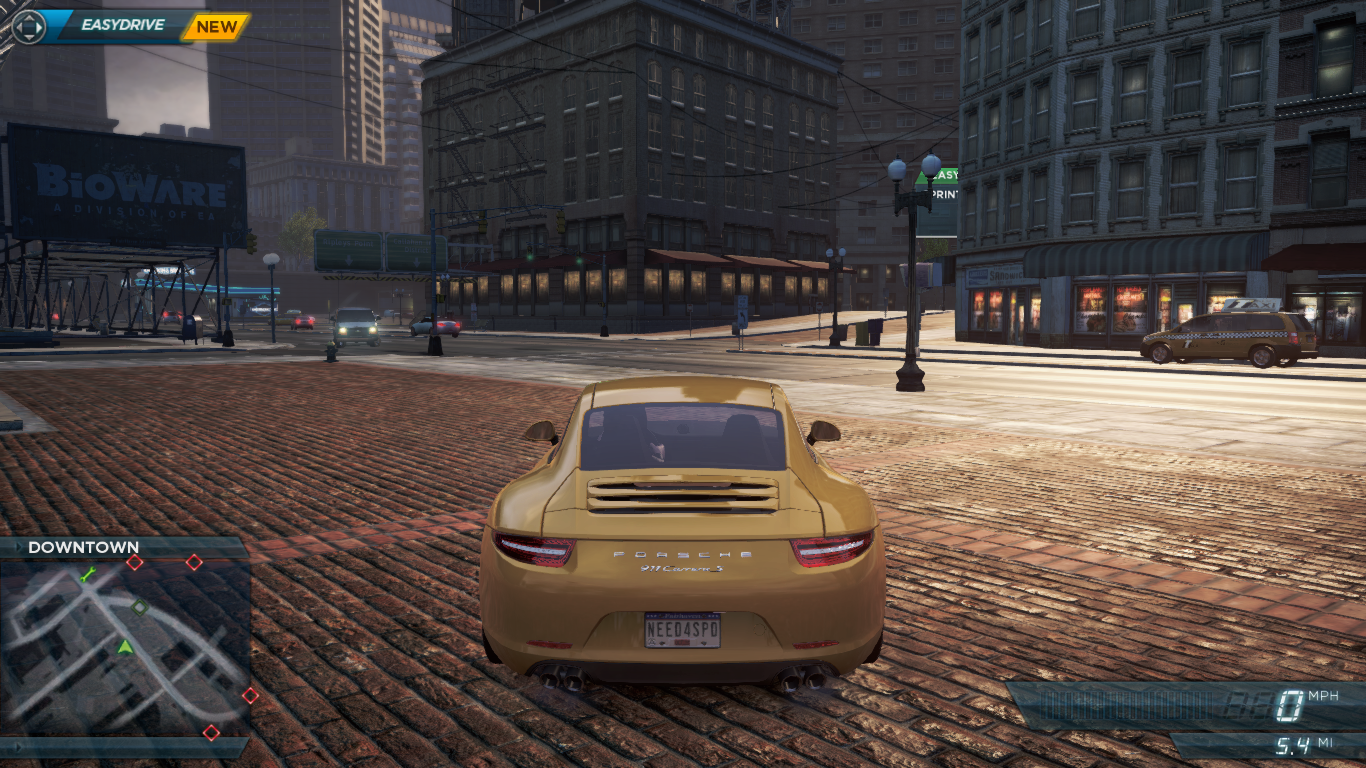The image size is (1366, 768).
Task: Expand the chevron on minimap bottom bar
Action: coord(18,748)
